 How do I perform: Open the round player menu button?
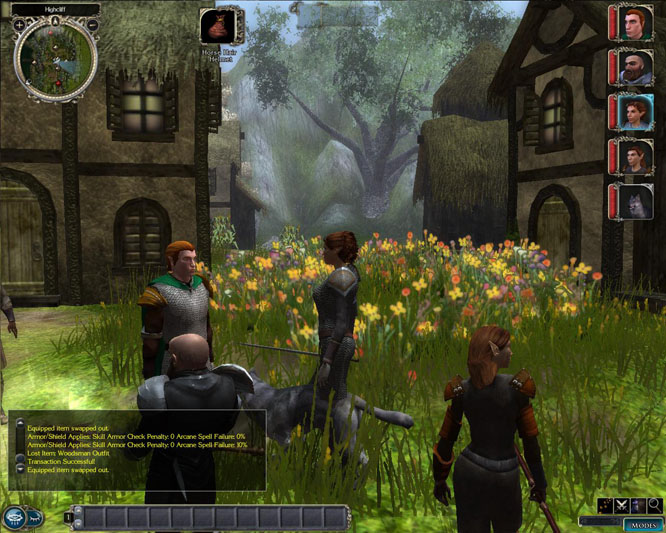[15, 517]
